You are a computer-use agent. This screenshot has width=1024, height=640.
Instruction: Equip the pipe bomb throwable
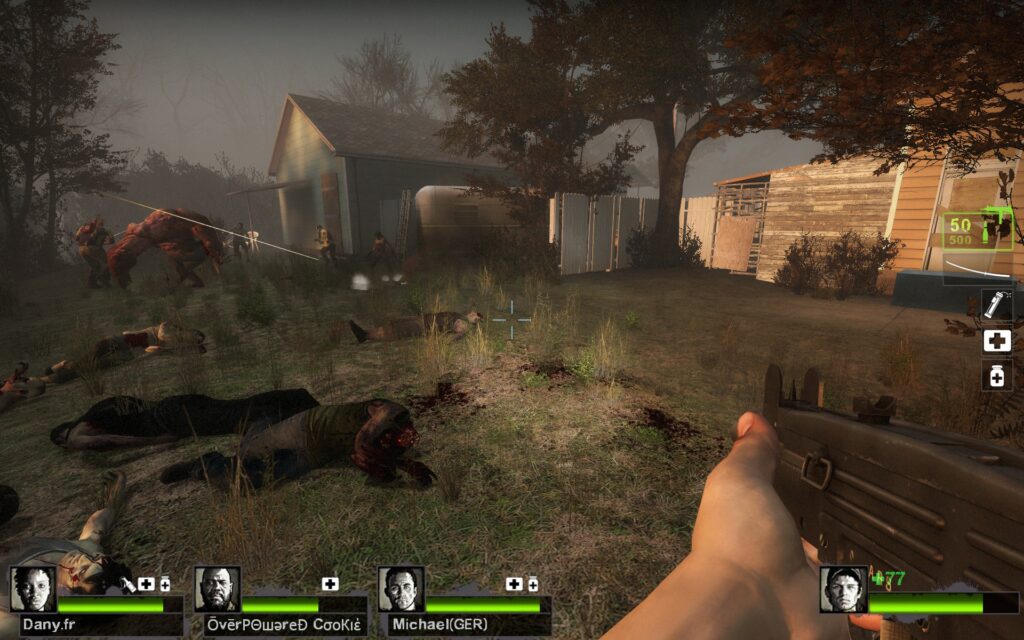point(996,304)
